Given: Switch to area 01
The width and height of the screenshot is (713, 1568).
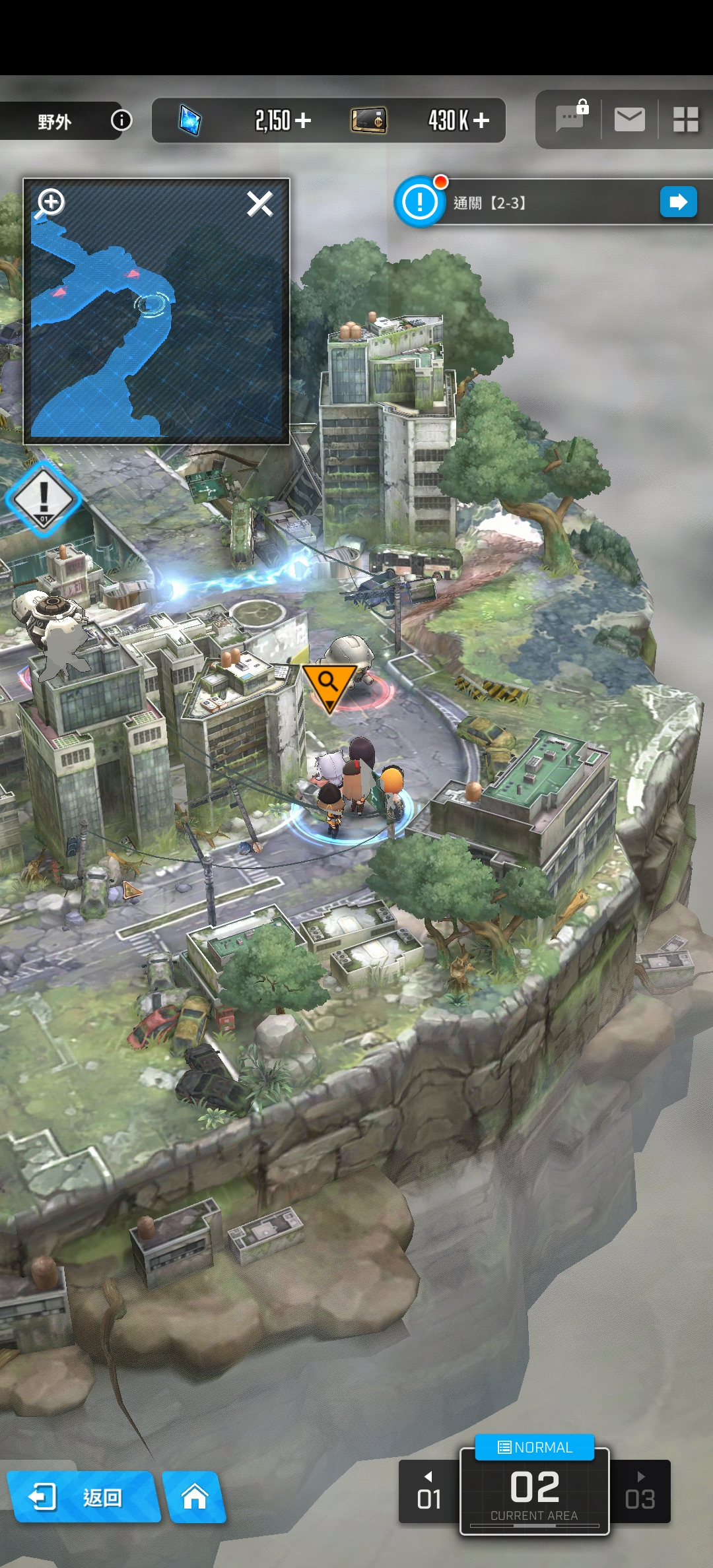Looking at the screenshot, I should (429, 1492).
